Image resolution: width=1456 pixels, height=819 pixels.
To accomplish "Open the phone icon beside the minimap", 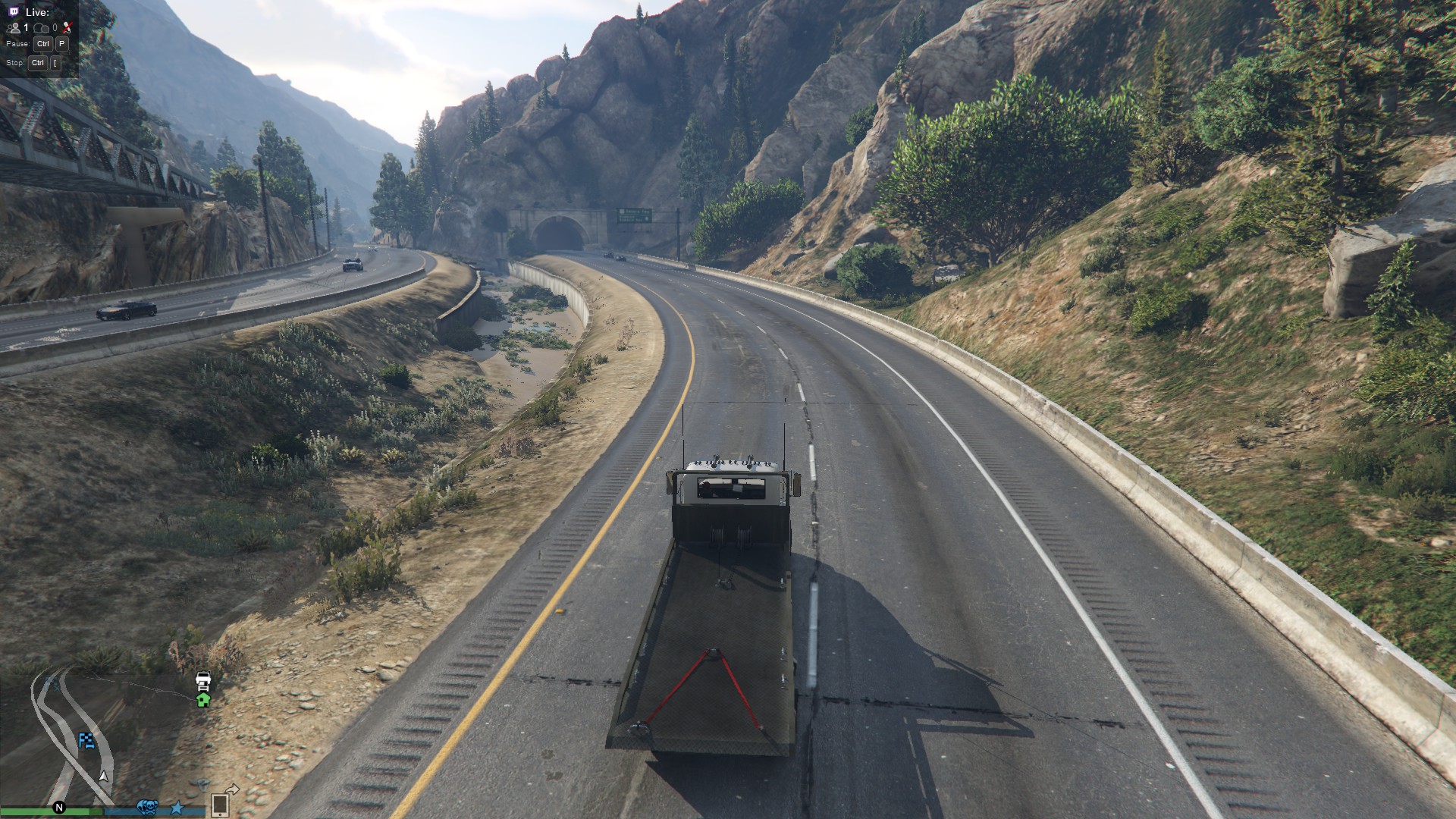I will tap(220, 804).
